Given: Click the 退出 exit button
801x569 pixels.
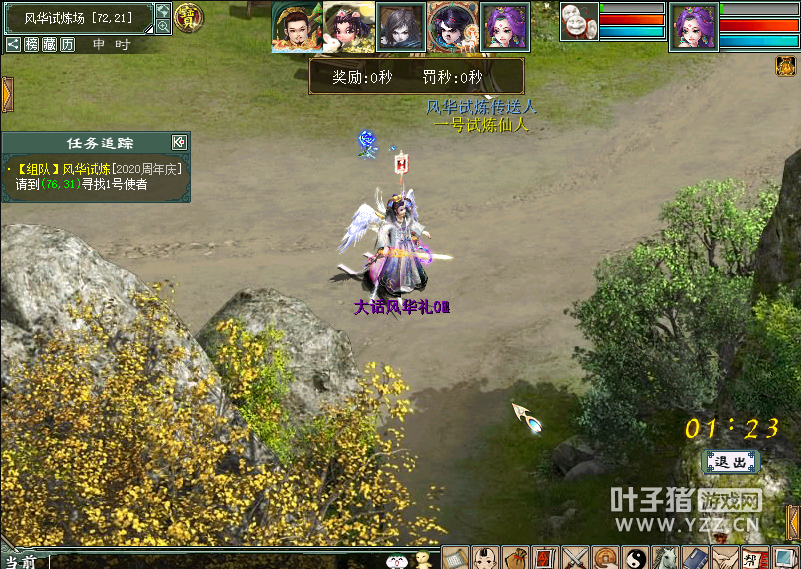Looking at the screenshot, I should coord(730,462).
